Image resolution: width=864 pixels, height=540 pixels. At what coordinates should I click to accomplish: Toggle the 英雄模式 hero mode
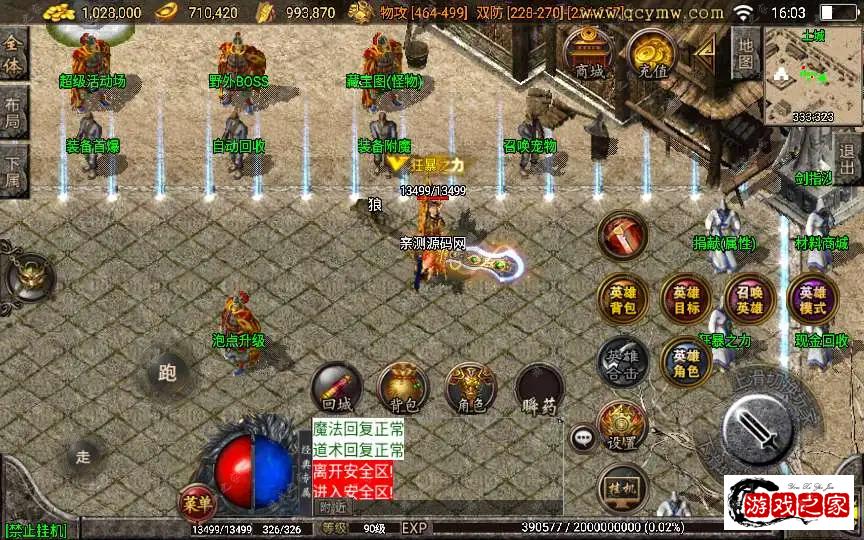[x=813, y=300]
